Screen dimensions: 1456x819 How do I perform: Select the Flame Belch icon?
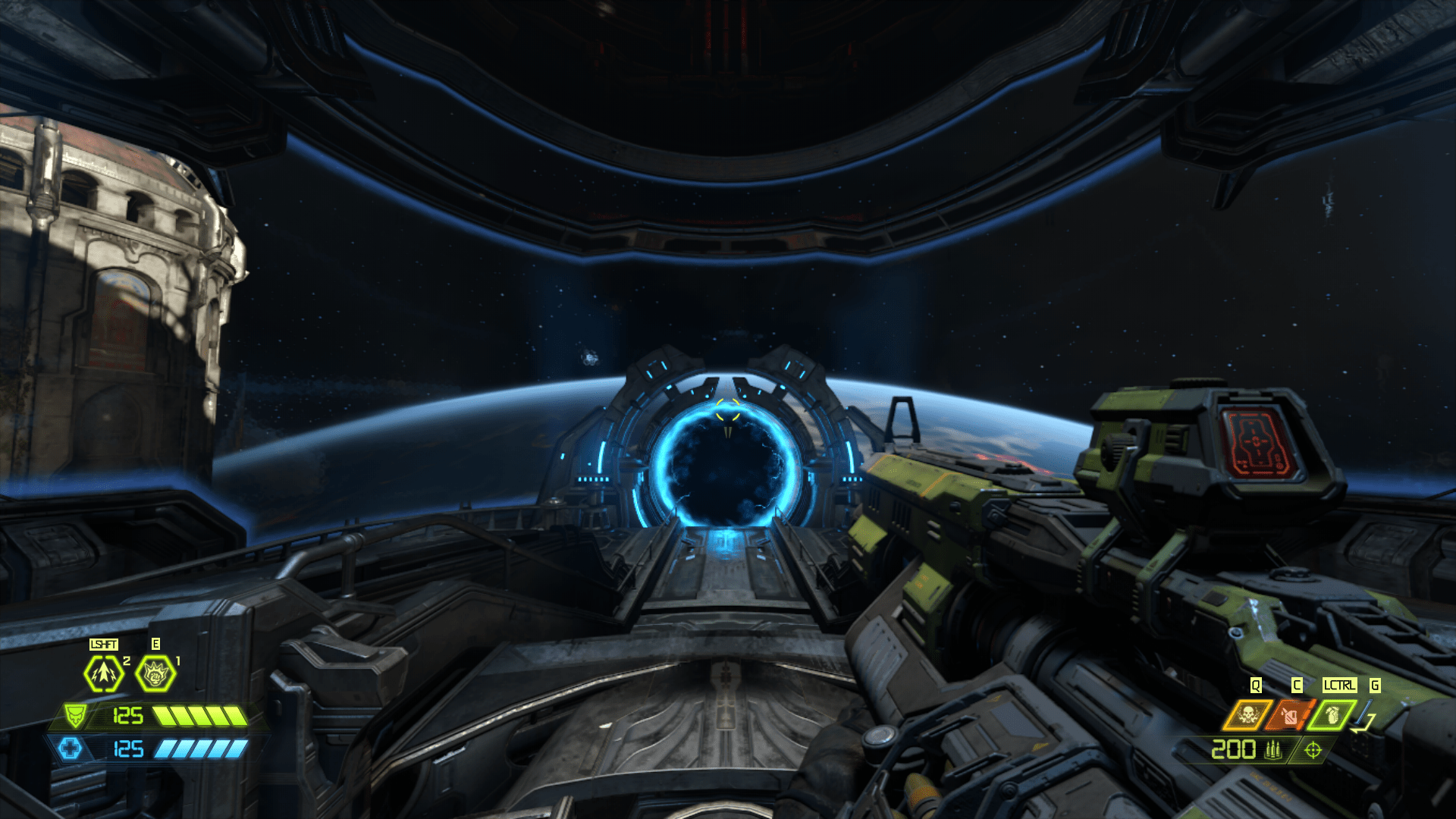click(x=1291, y=716)
